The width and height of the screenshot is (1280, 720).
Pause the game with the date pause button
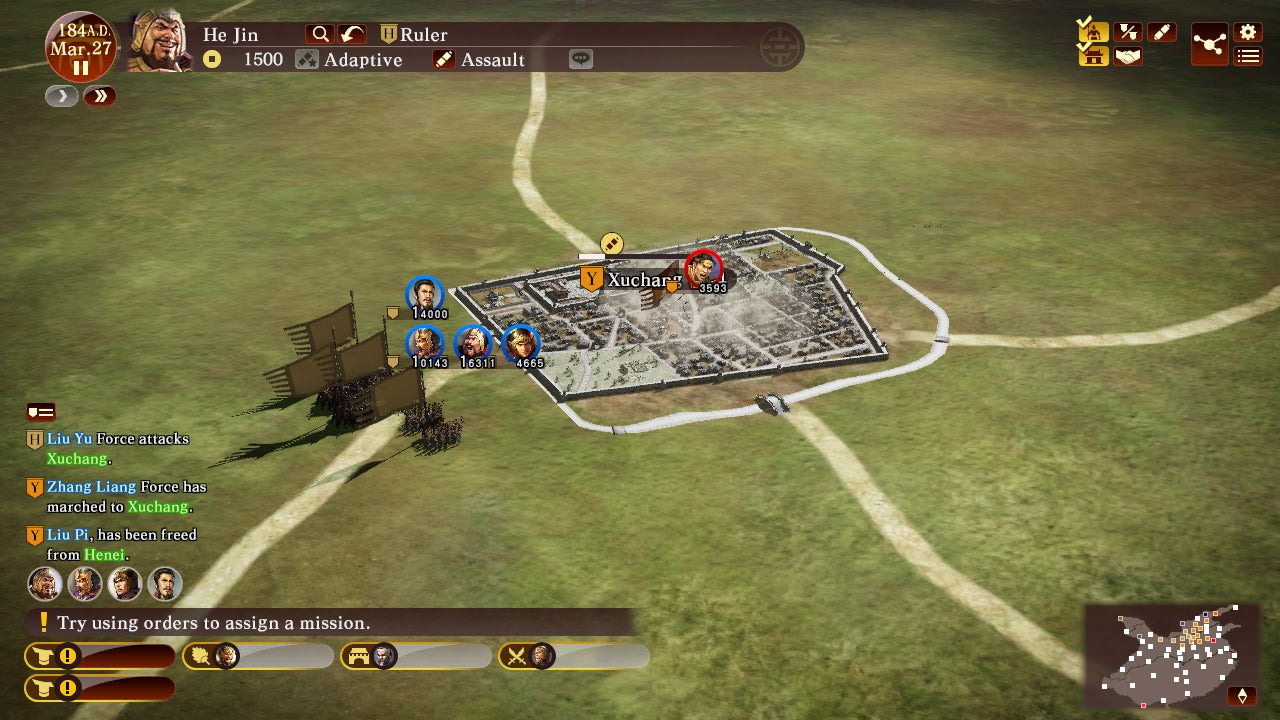click(x=81, y=68)
